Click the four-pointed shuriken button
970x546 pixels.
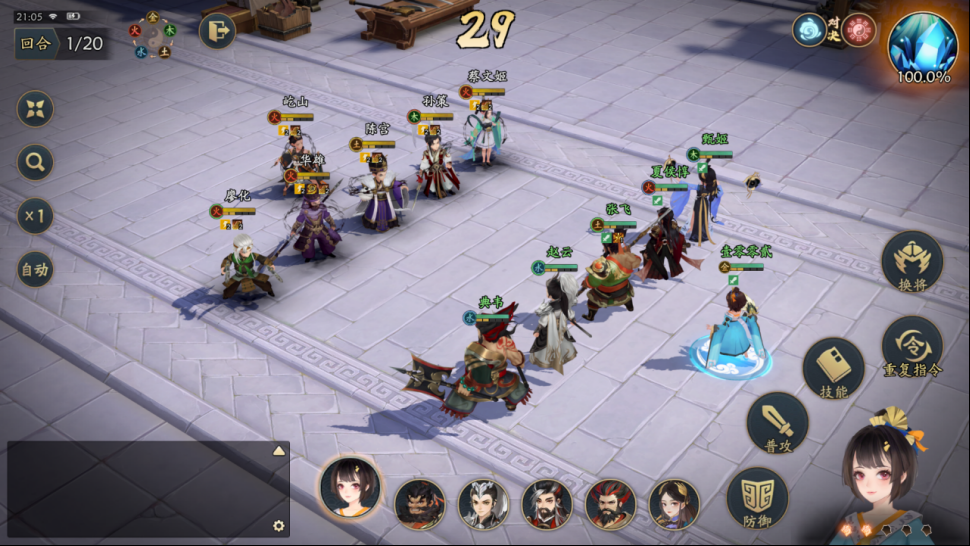coord(35,109)
